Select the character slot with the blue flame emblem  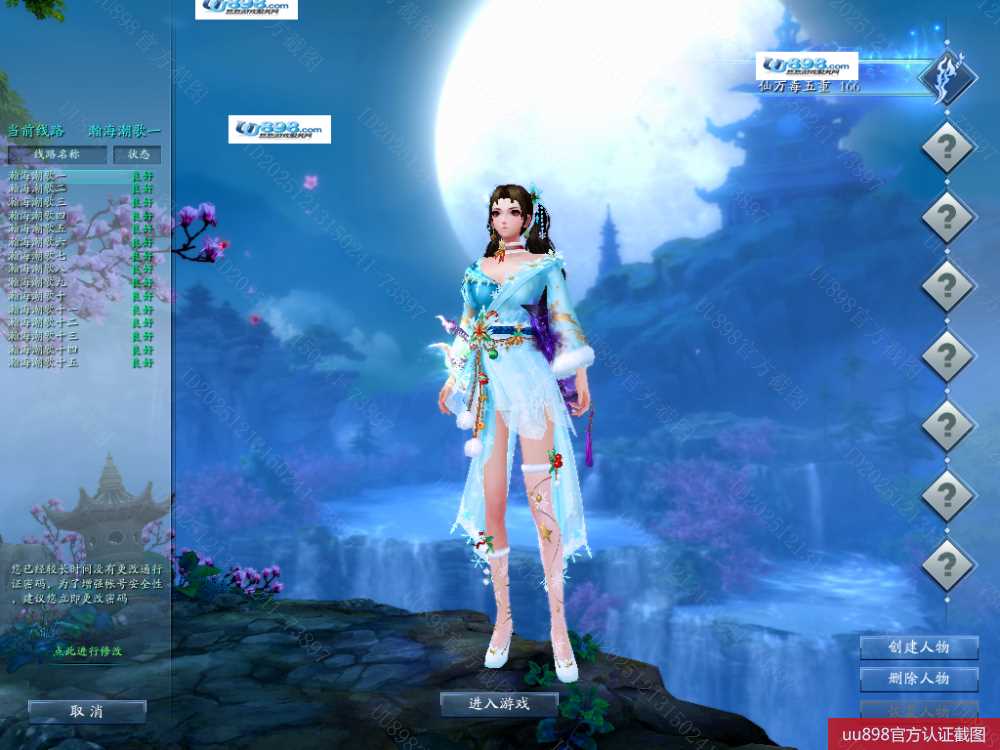coord(947,78)
